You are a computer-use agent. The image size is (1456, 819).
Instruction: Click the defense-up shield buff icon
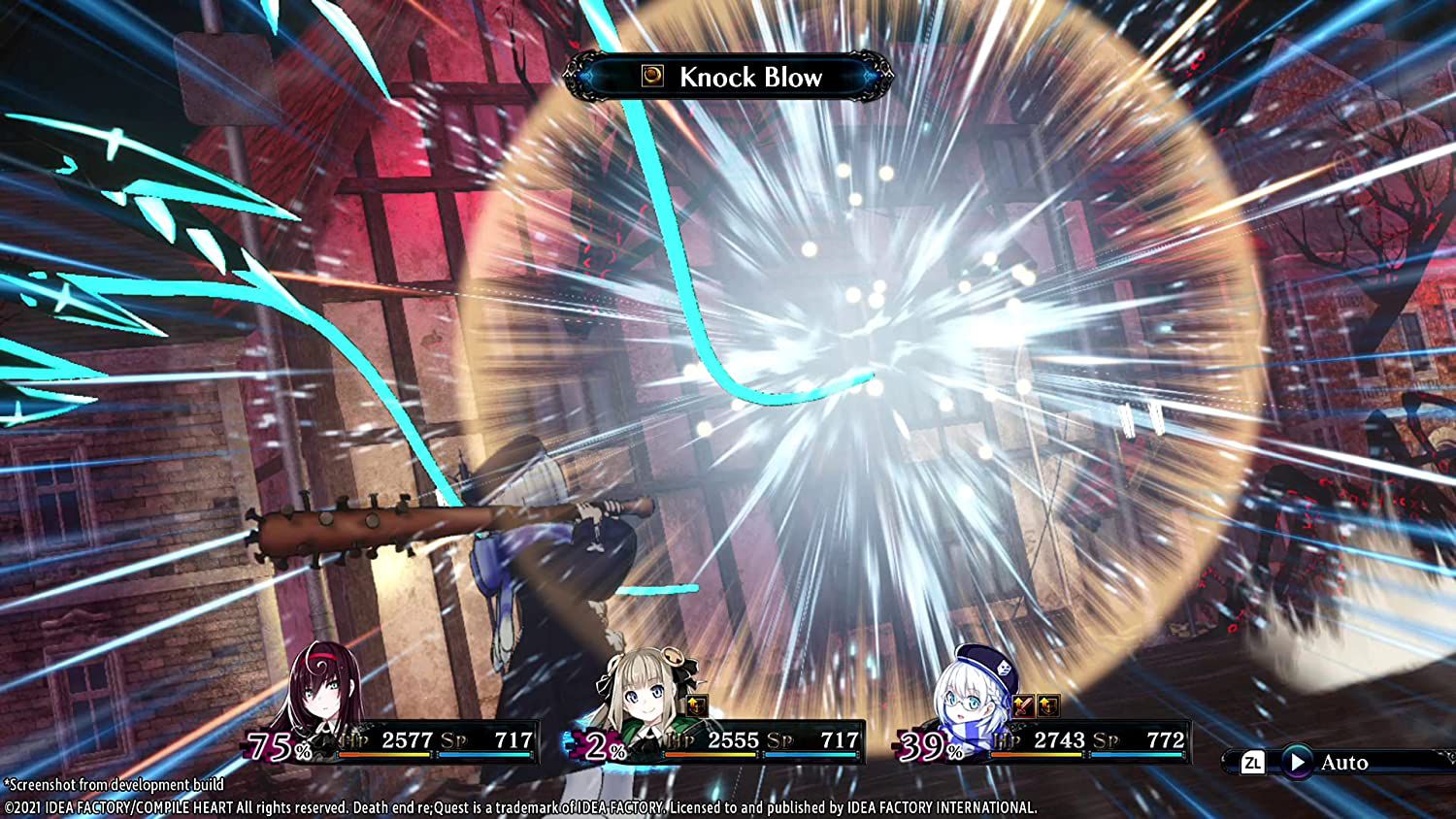click(x=1049, y=705)
